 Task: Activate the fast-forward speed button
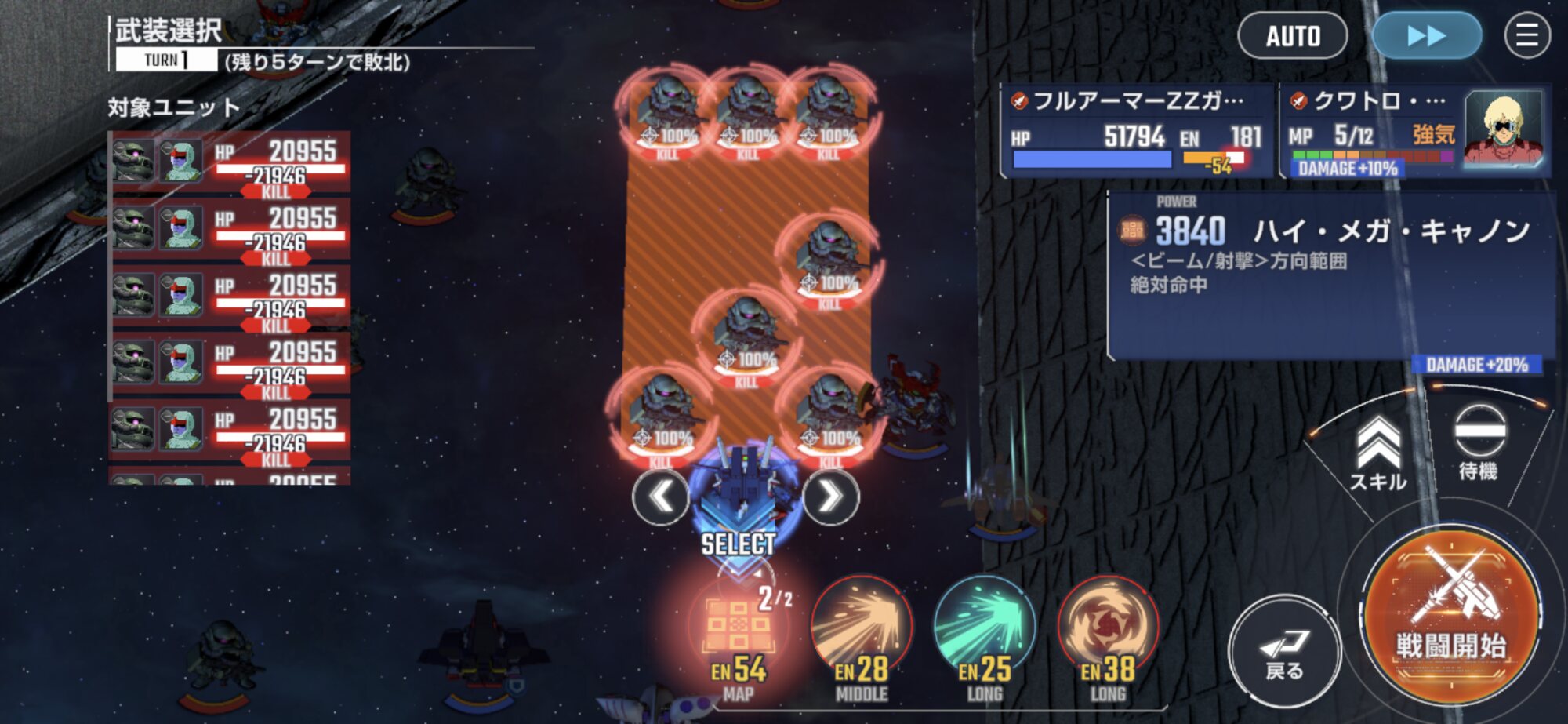[x=1426, y=36]
